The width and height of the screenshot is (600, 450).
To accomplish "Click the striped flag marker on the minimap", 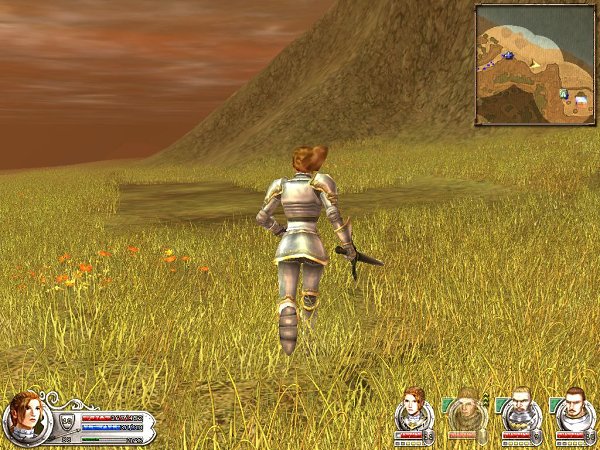I will tap(580, 100).
